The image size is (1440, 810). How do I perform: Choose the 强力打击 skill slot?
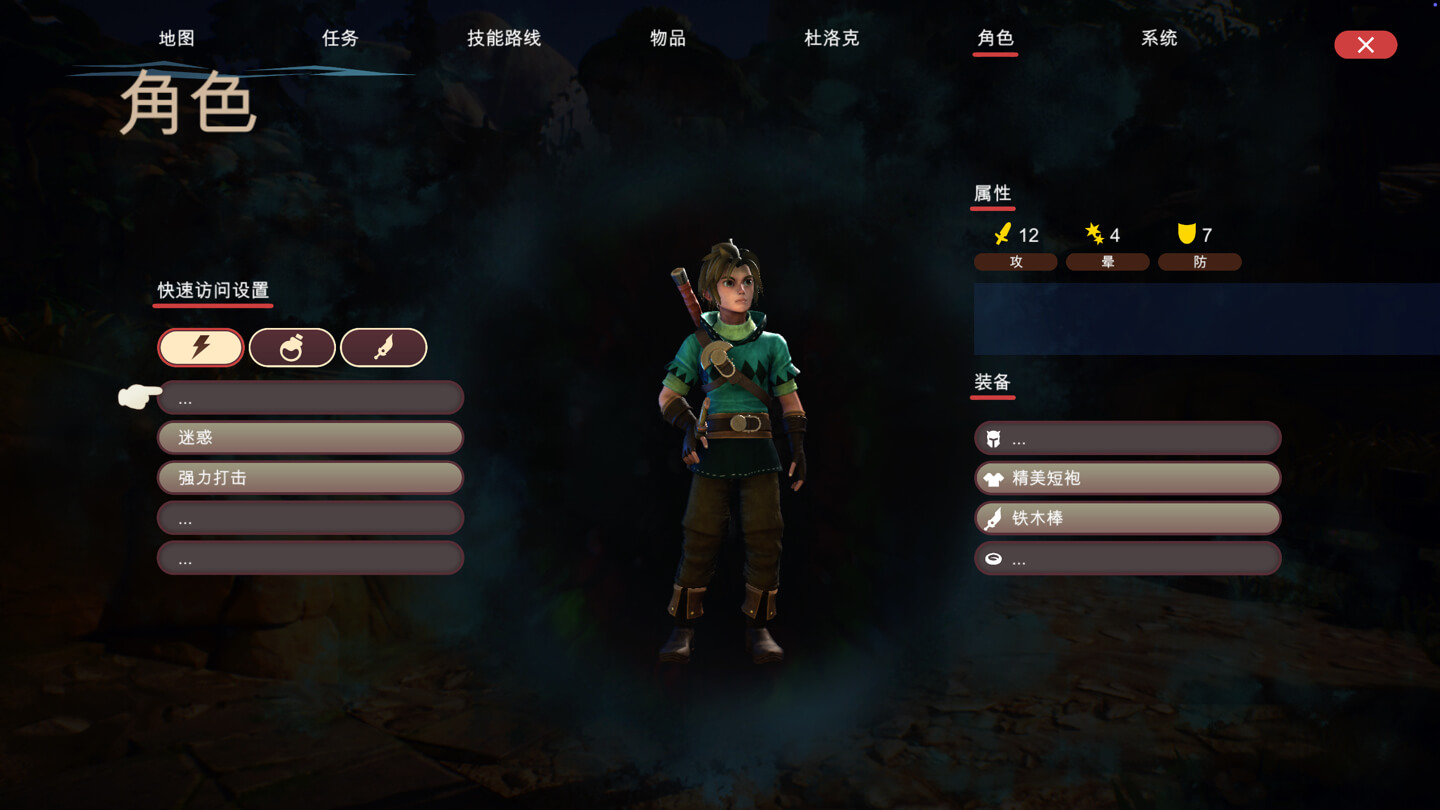[310, 477]
